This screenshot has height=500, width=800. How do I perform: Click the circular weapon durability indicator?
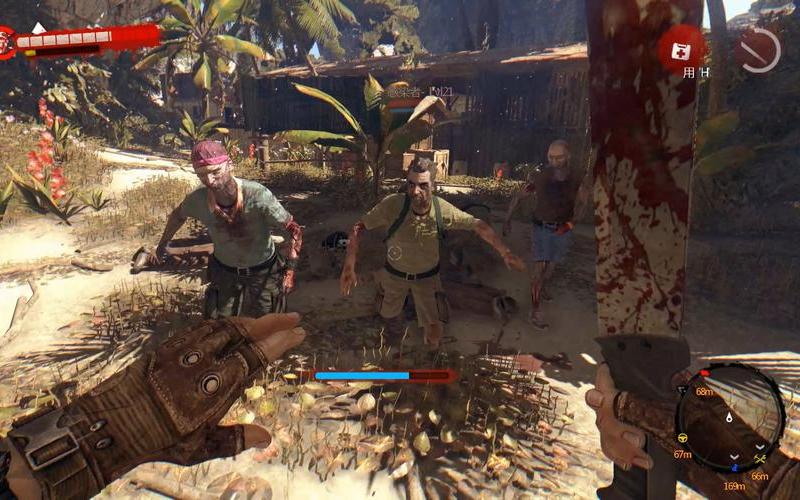tap(758, 47)
